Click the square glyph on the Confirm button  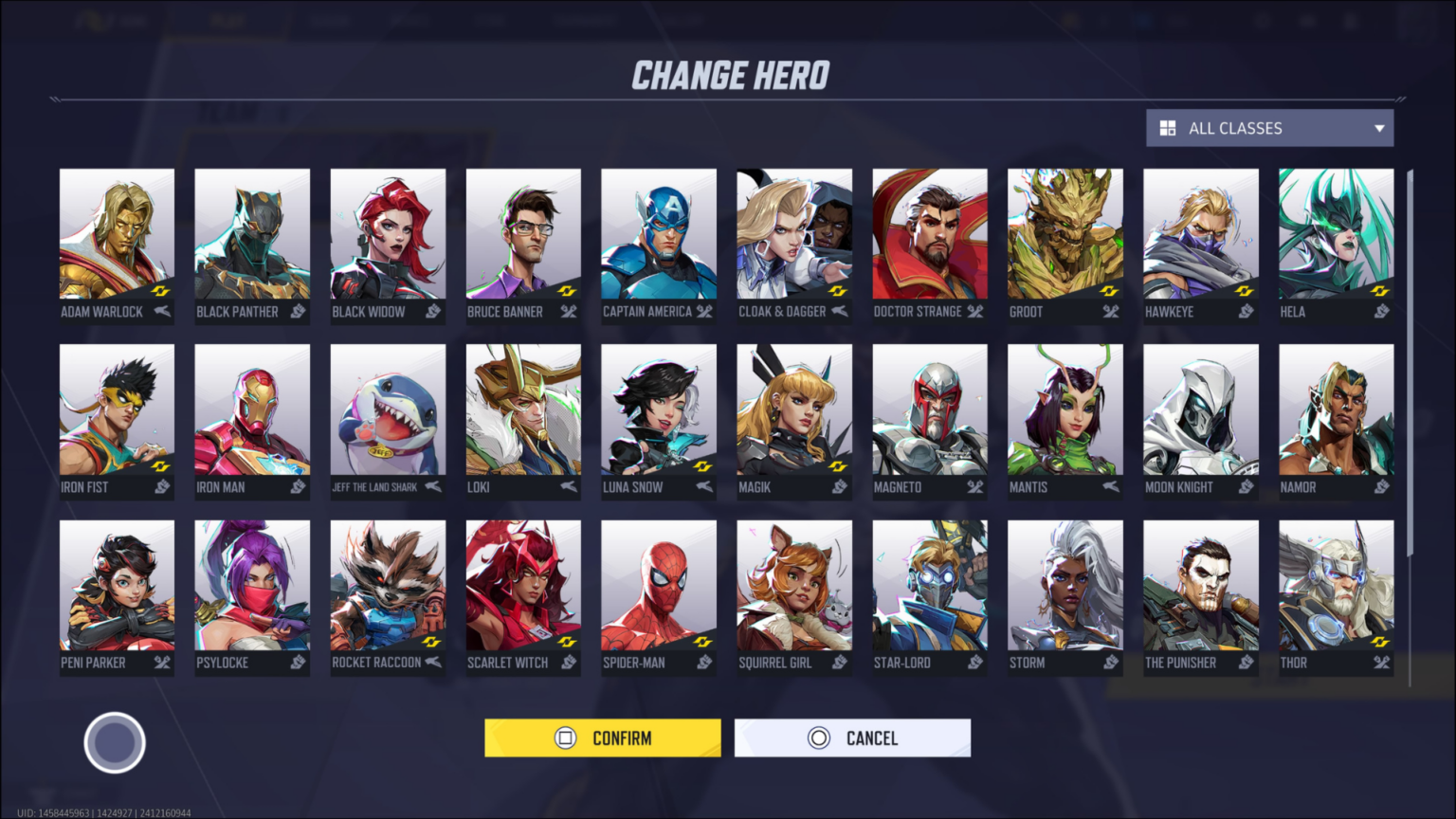pyautogui.click(x=564, y=737)
